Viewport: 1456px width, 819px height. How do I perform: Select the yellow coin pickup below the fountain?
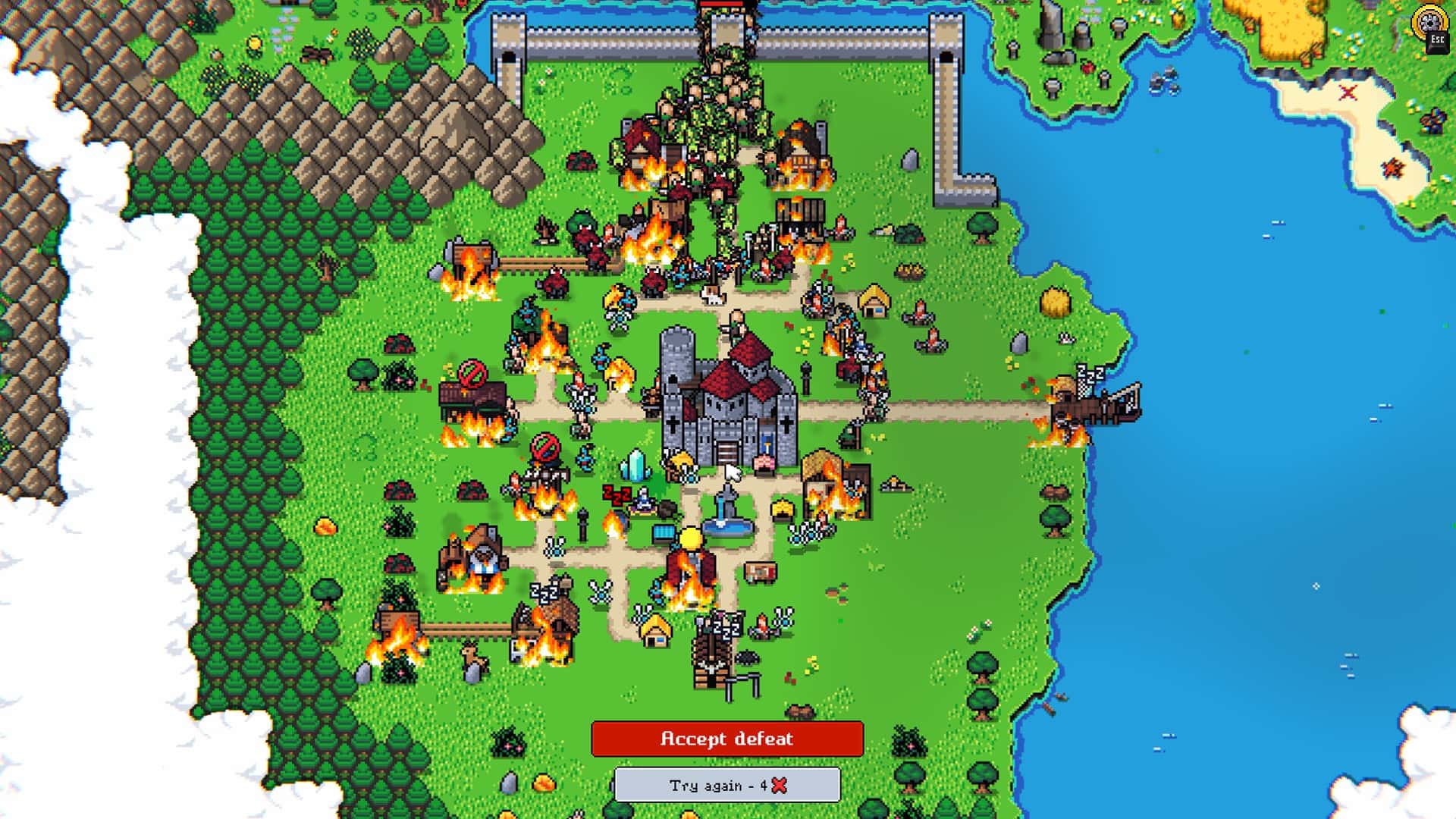(x=691, y=540)
